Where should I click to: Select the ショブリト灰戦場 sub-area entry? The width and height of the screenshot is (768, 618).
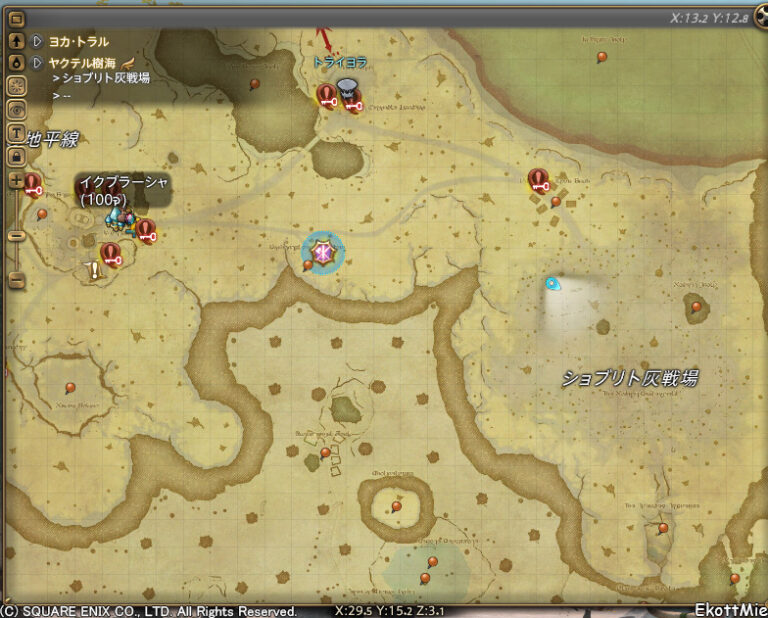pos(106,78)
